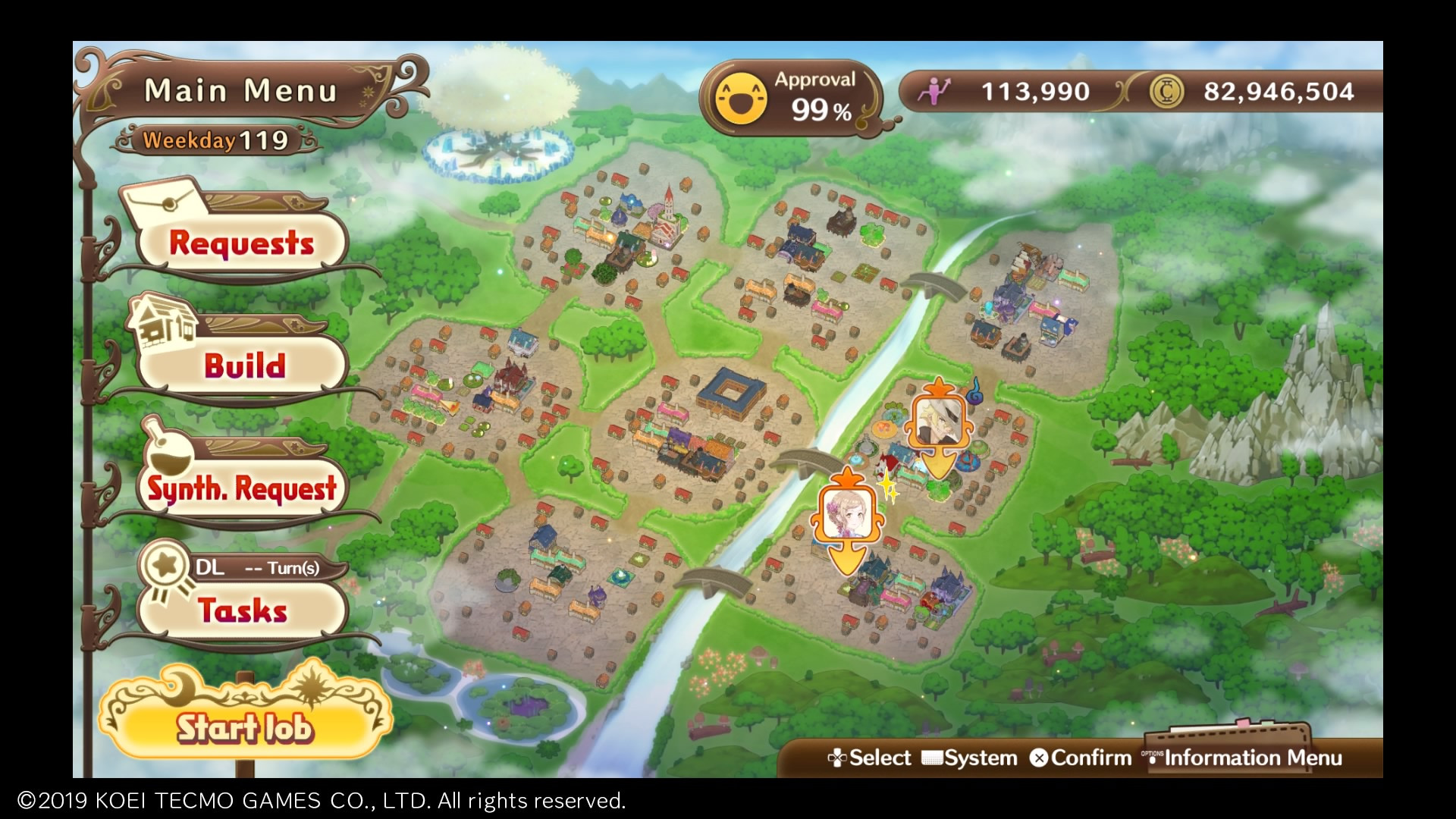Screen dimensions: 1456x819
Task: Choose the Tasks menu entry
Action: point(243,610)
